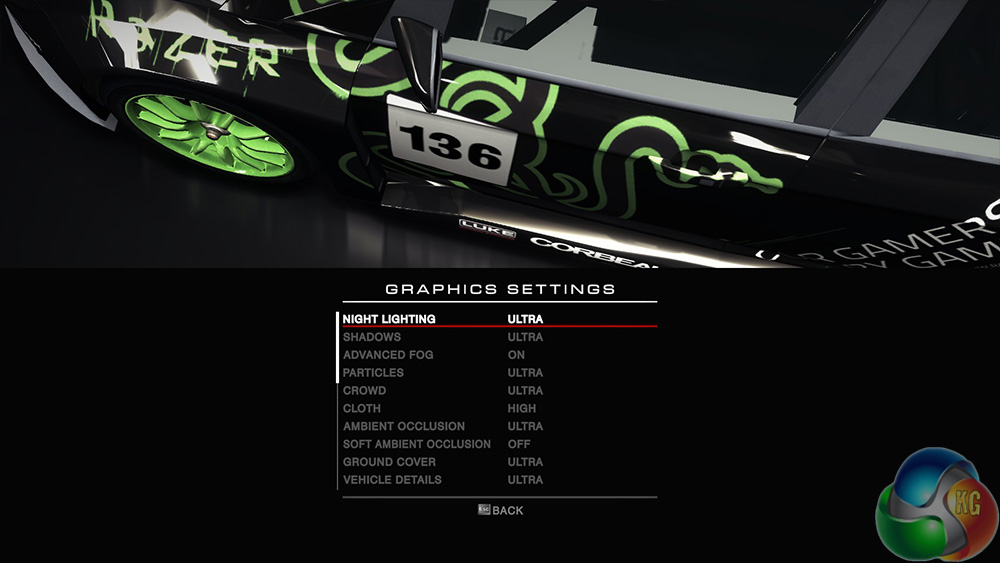Toggle the Advanced Fog setting
Screen dimensions: 1000x563
[388, 355]
